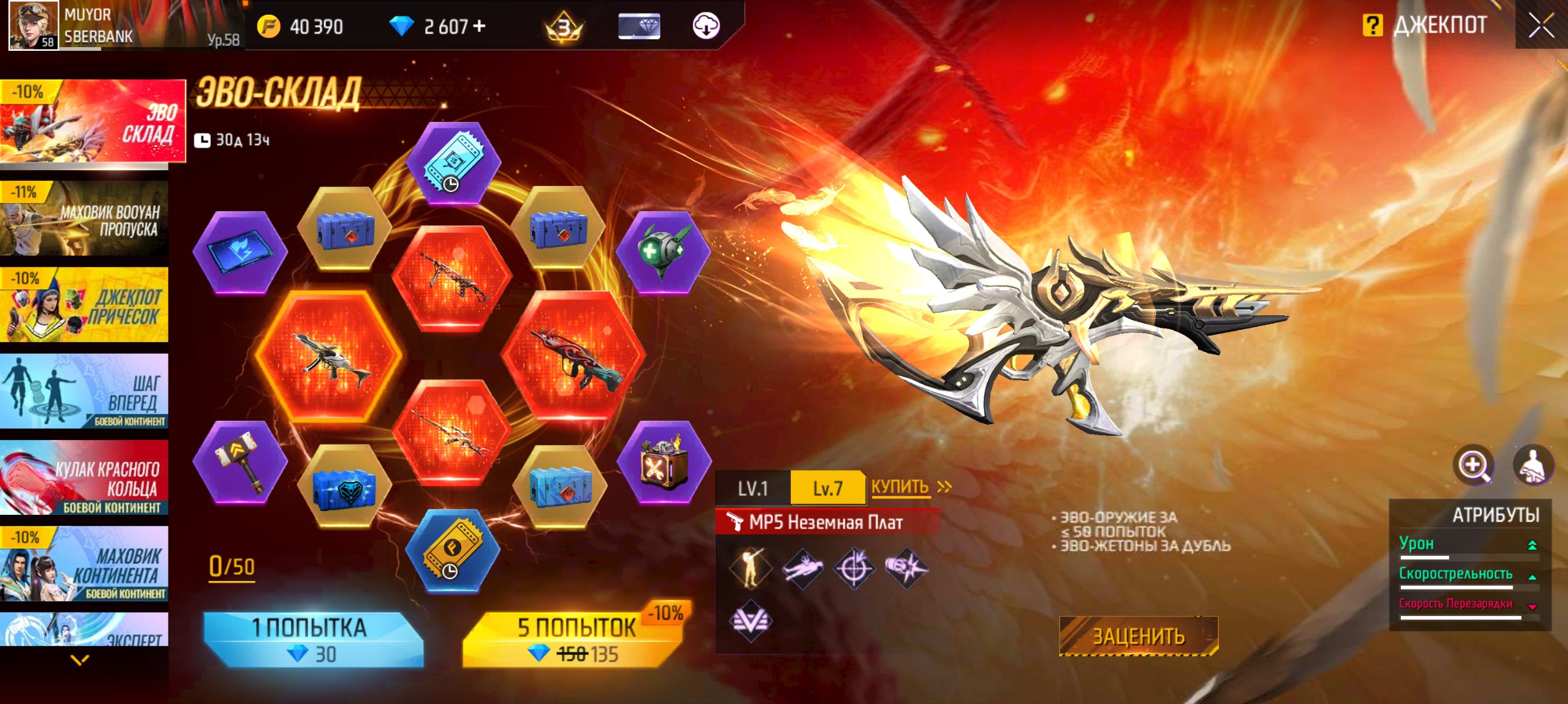Select the Шаг Вперед event banner
The image size is (1568, 704).
85,391
